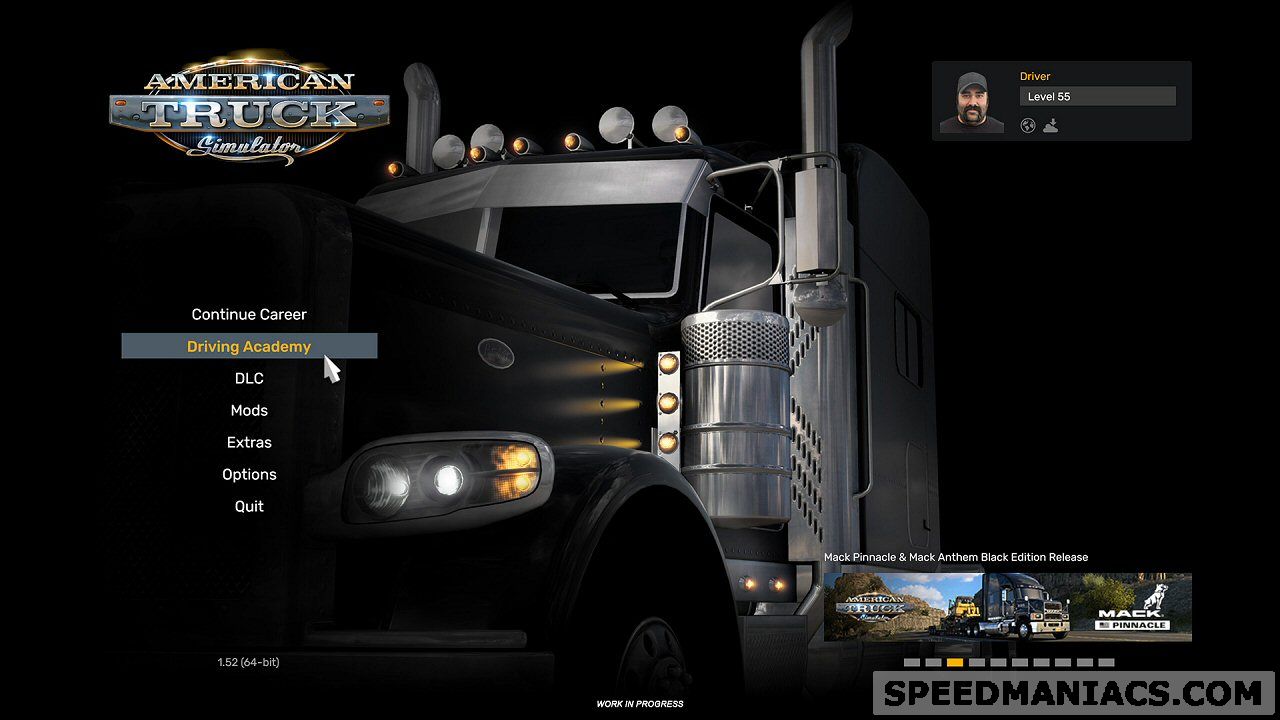Open the Mack Pinnacle news banner
Viewport: 1280px width, 720px height.
point(1007,606)
